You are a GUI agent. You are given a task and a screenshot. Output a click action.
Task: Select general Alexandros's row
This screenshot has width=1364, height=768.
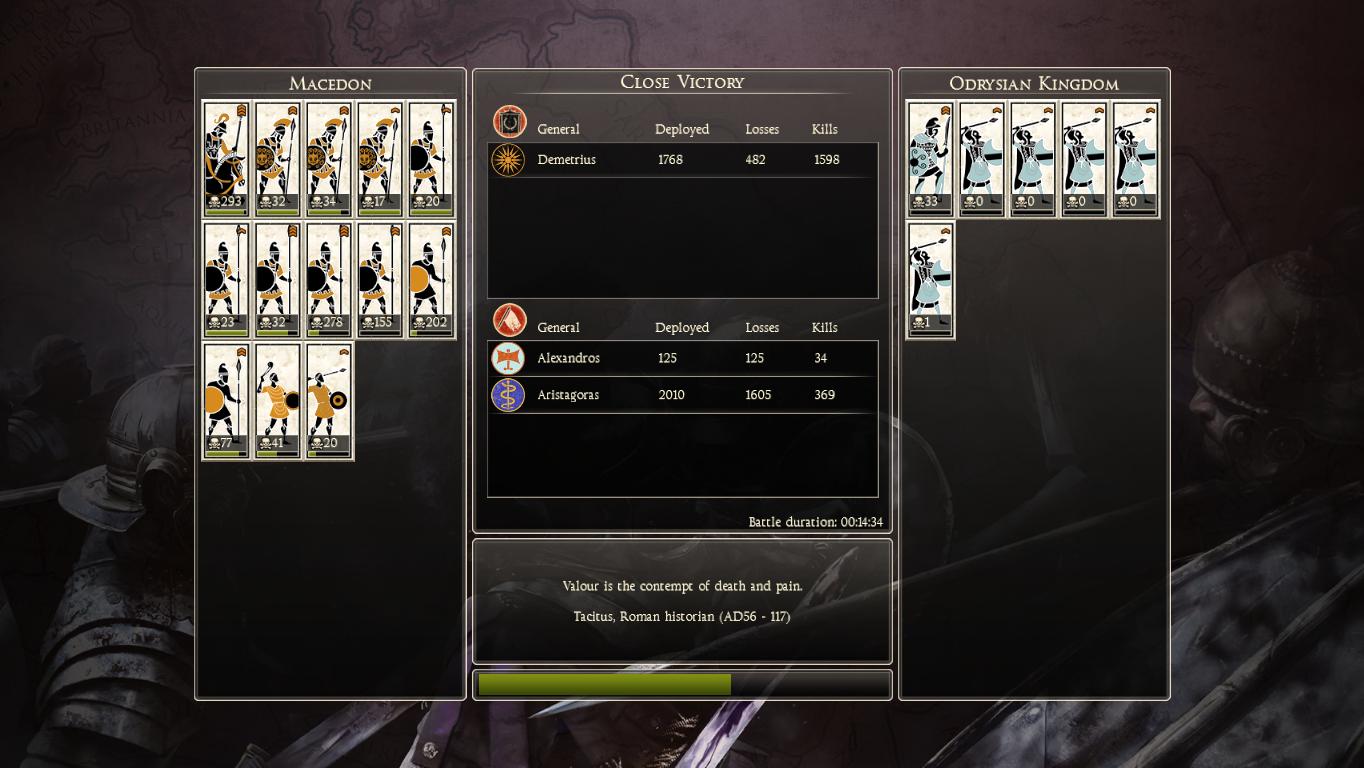tap(682, 358)
